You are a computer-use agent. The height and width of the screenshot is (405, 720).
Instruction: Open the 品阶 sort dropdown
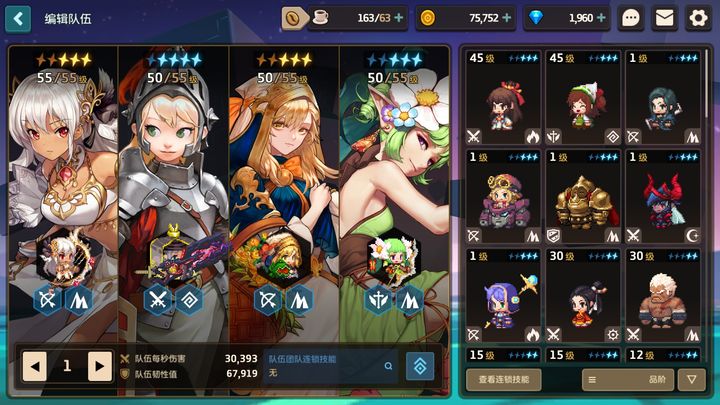click(x=627, y=379)
